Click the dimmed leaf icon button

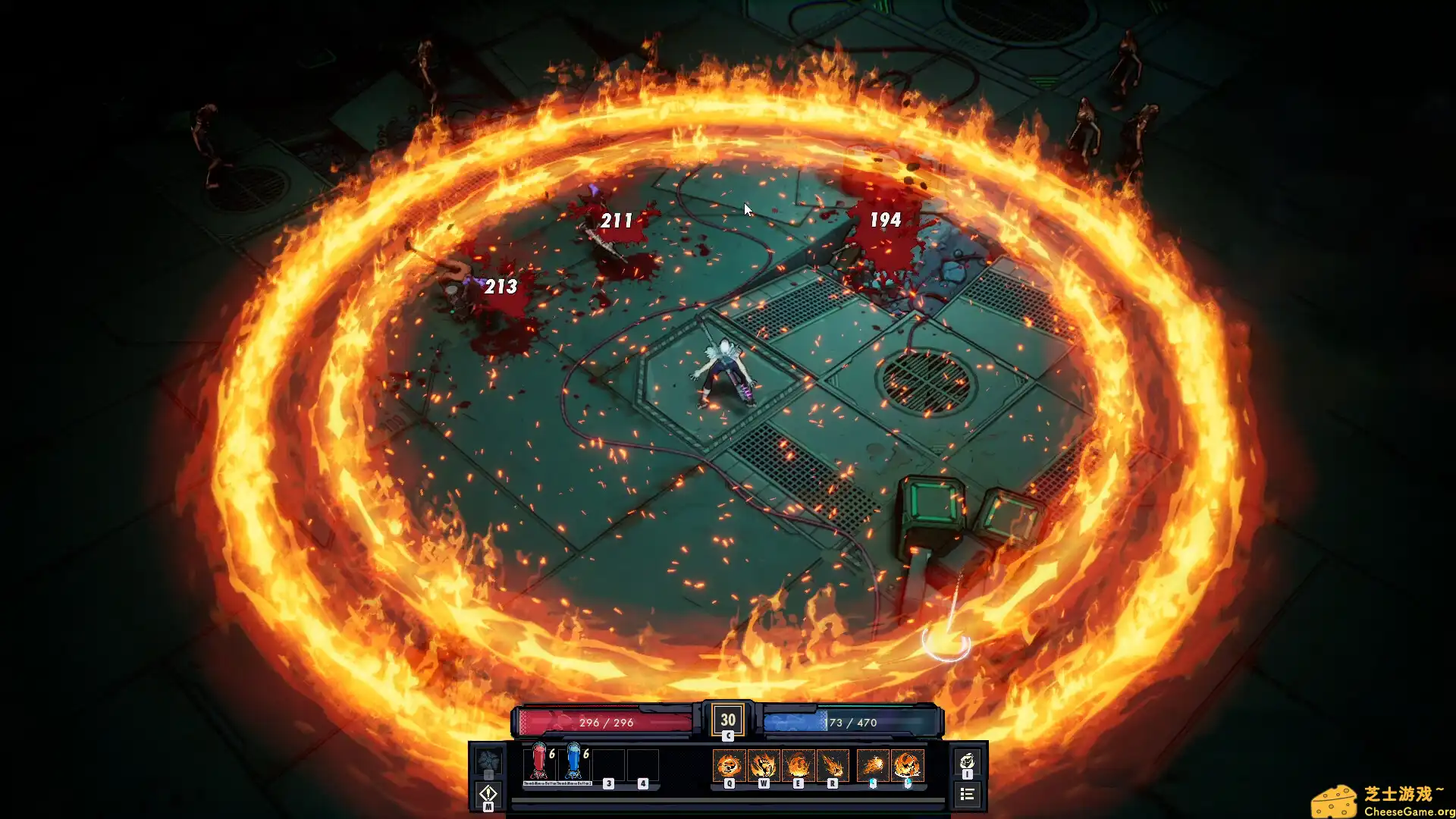coord(488,761)
